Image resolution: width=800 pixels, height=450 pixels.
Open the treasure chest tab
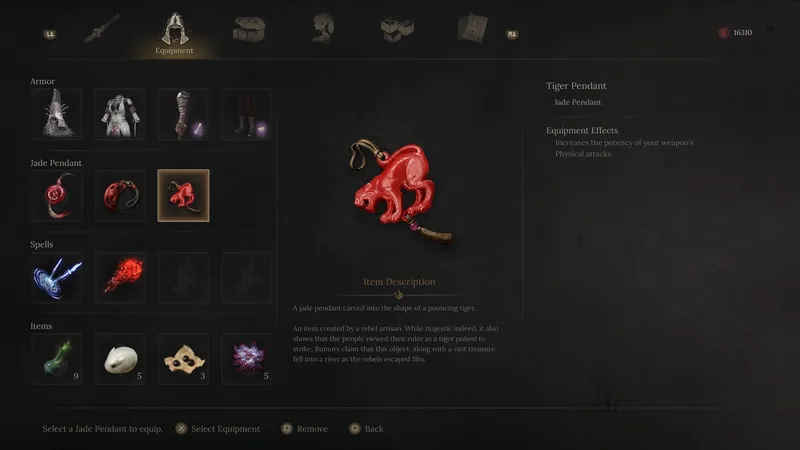(x=248, y=29)
